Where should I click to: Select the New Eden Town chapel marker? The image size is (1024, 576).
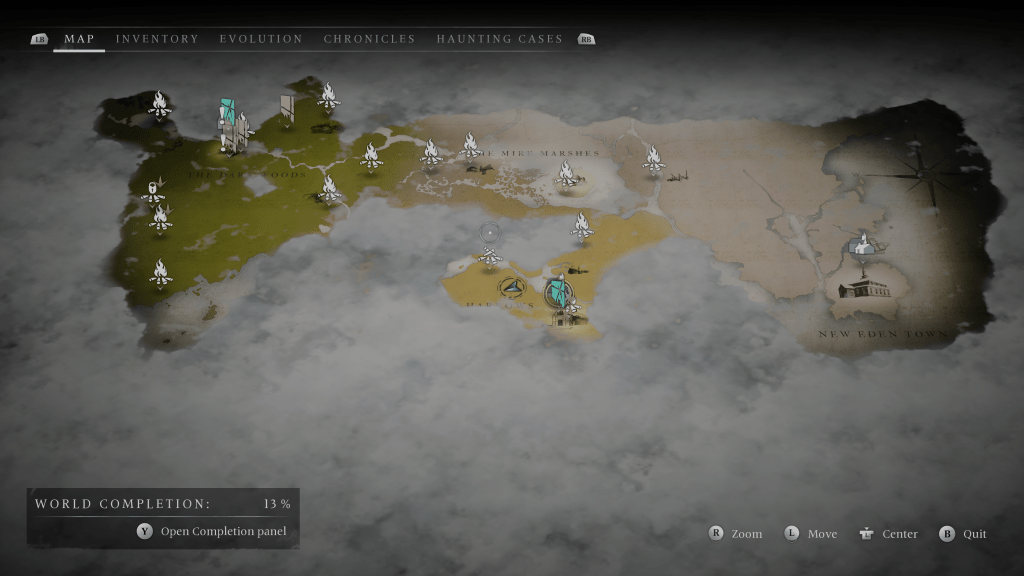coord(860,244)
